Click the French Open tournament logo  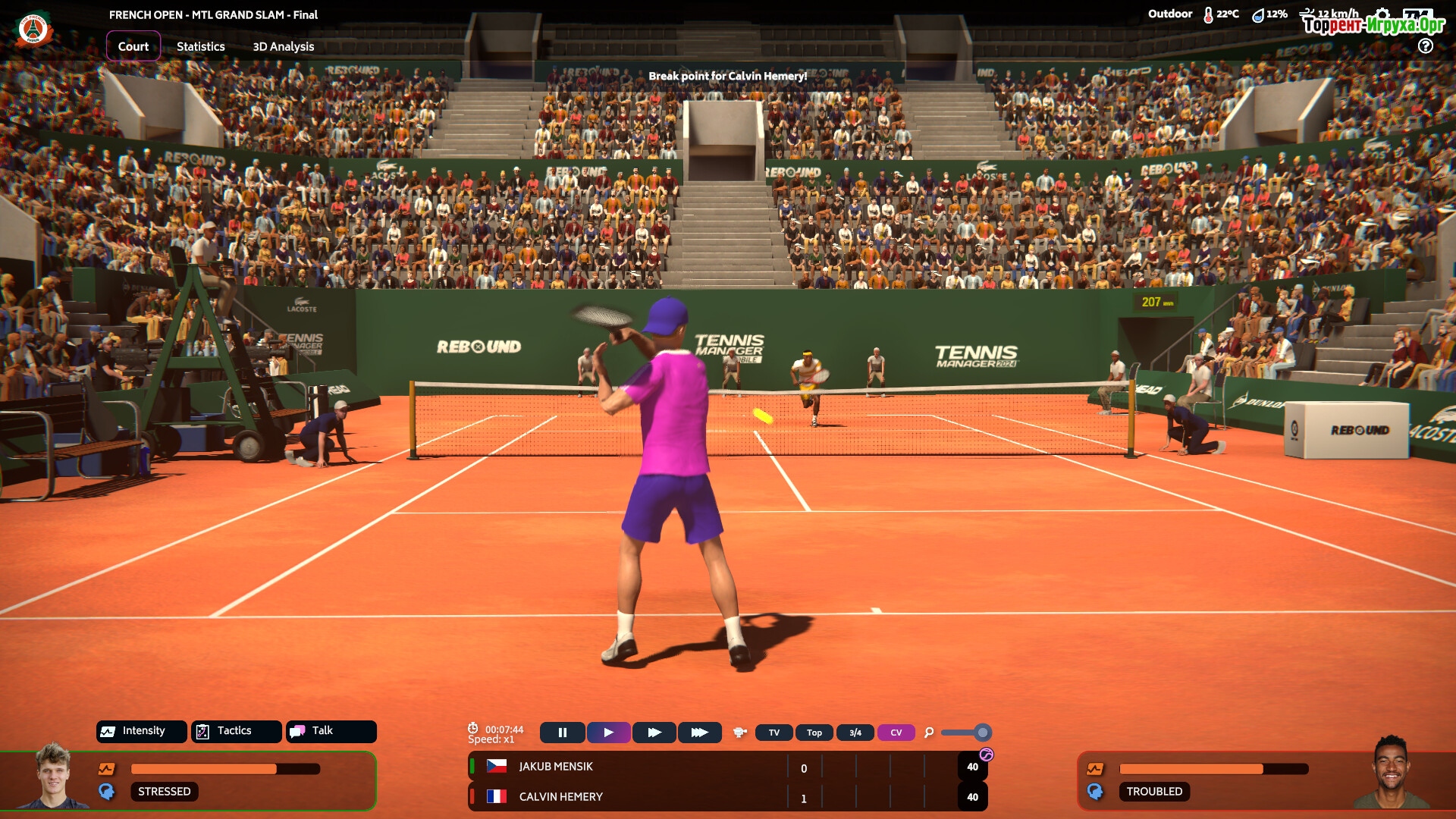click(x=33, y=30)
